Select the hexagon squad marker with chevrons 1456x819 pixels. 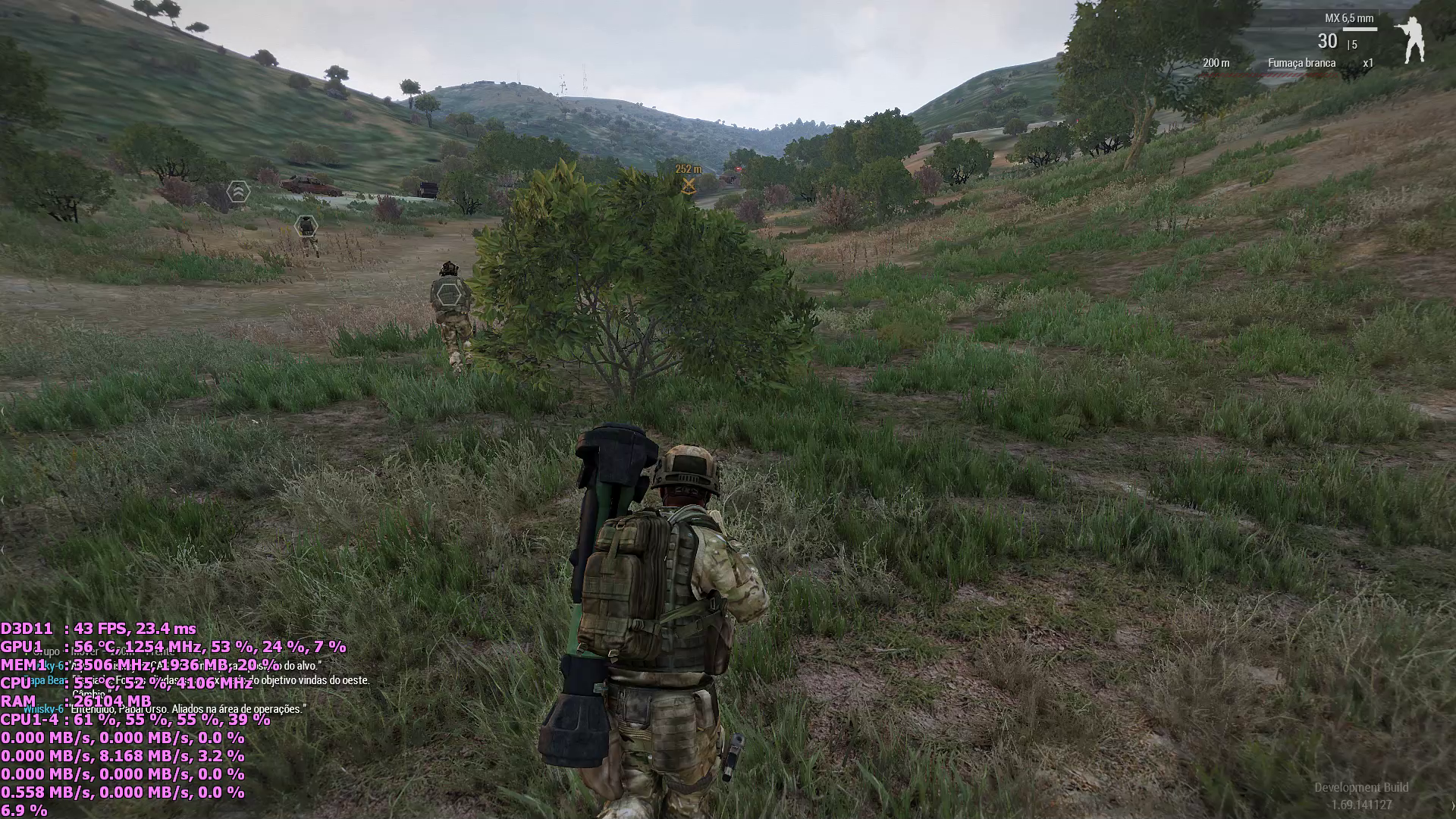point(238,191)
